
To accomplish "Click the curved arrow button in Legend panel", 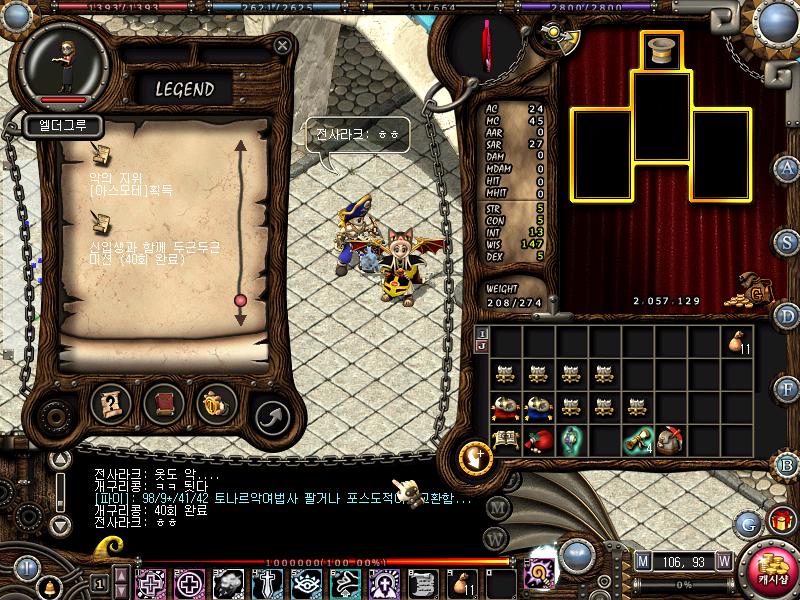I will (270, 416).
